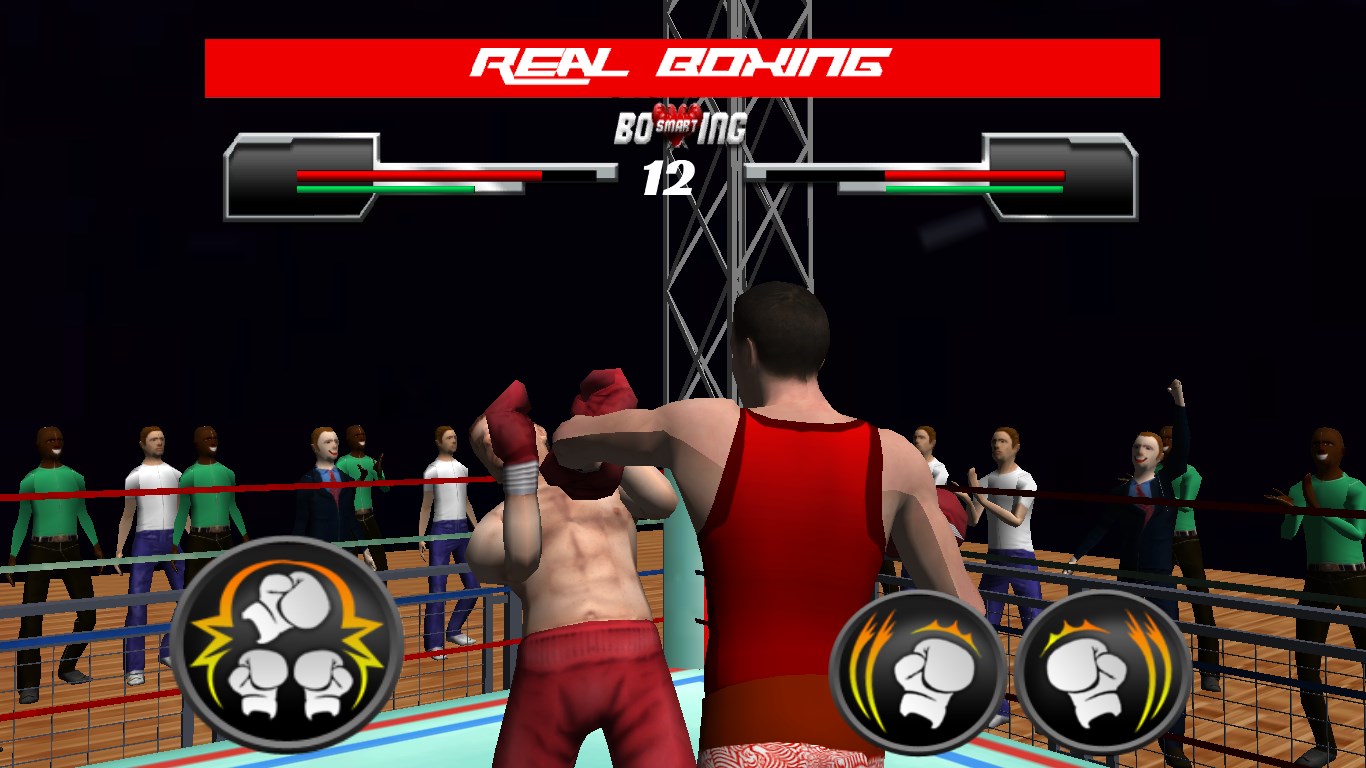Tap the single-glove button with streaks on its right
Image resolution: width=1366 pixels, height=768 pixels.
[1103, 671]
